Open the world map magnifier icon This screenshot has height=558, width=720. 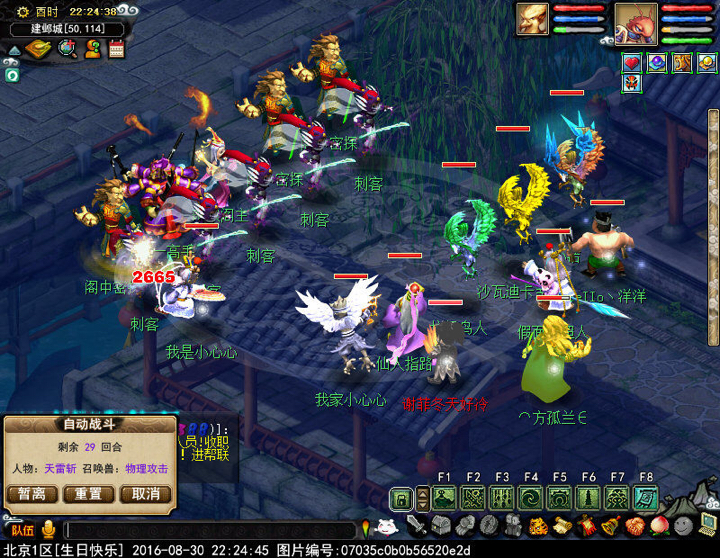coord(67,49)
